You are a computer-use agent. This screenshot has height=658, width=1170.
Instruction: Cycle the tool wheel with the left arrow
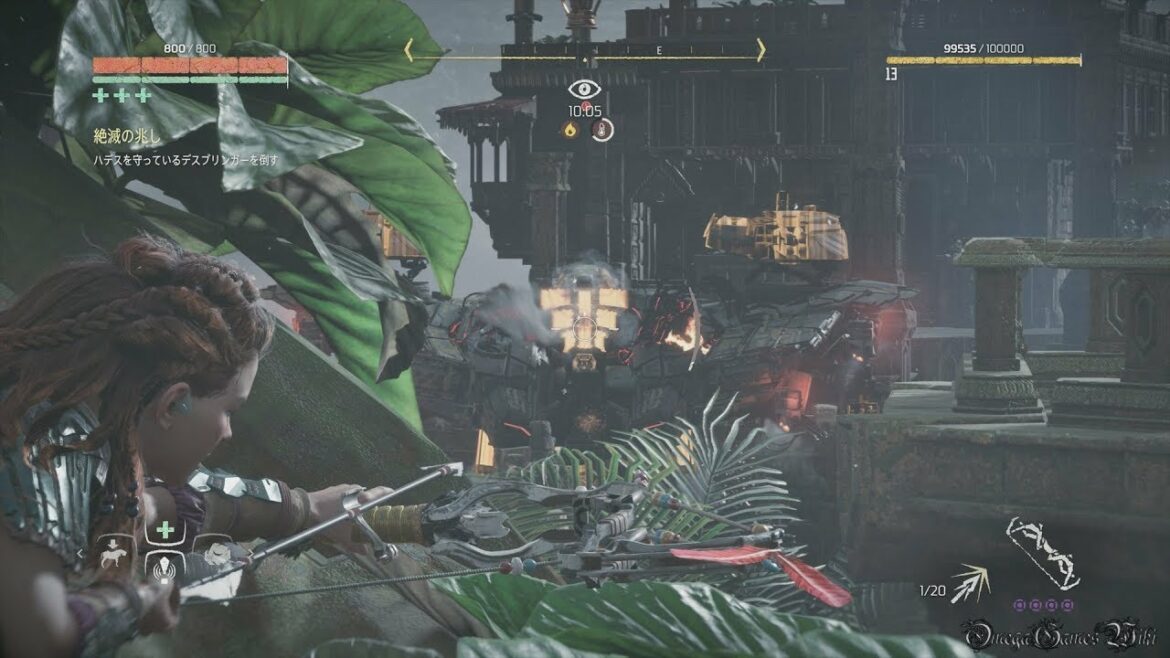point(82,551)
